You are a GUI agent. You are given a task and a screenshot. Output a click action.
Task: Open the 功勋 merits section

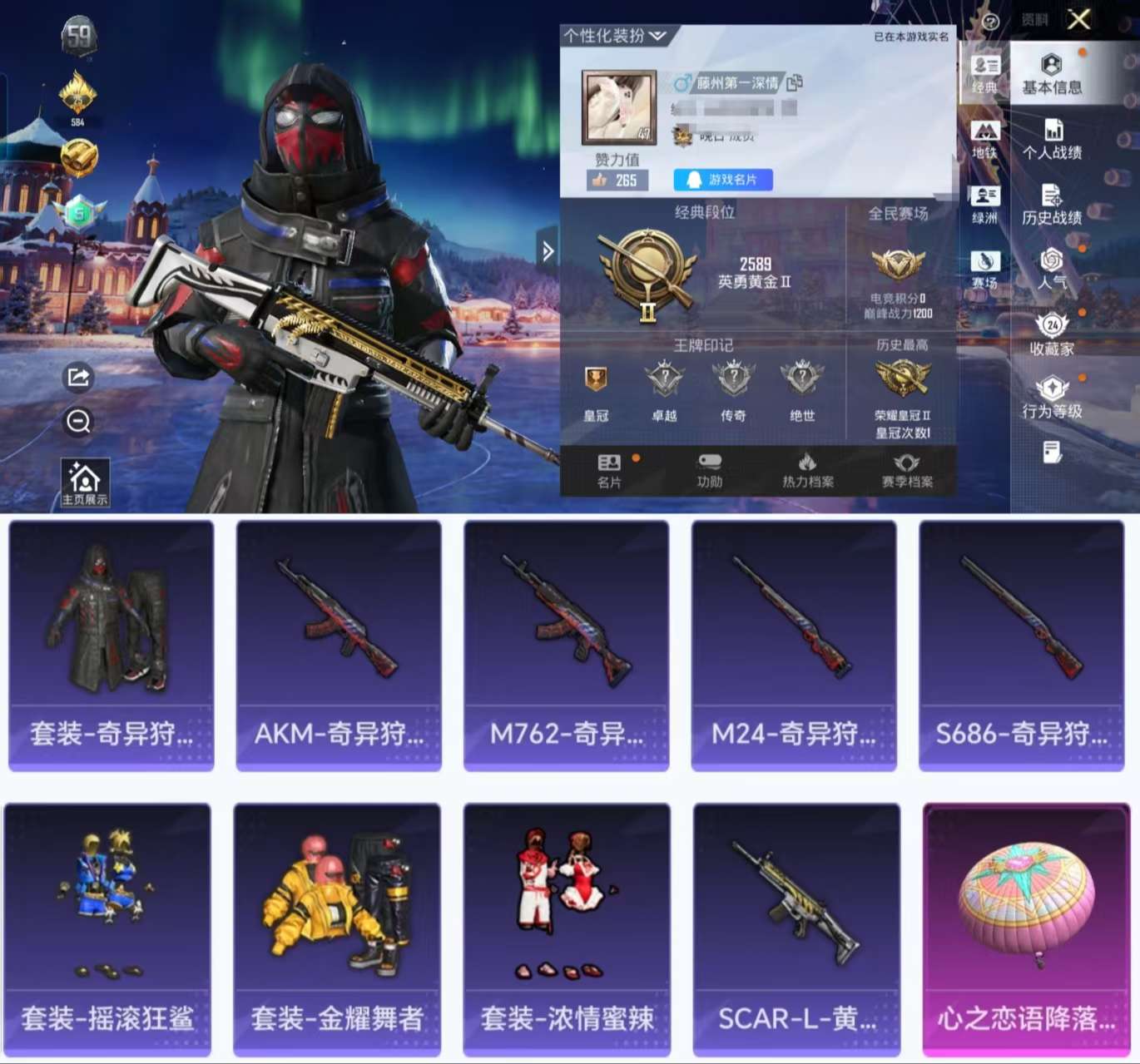click(x=708, y=470)
